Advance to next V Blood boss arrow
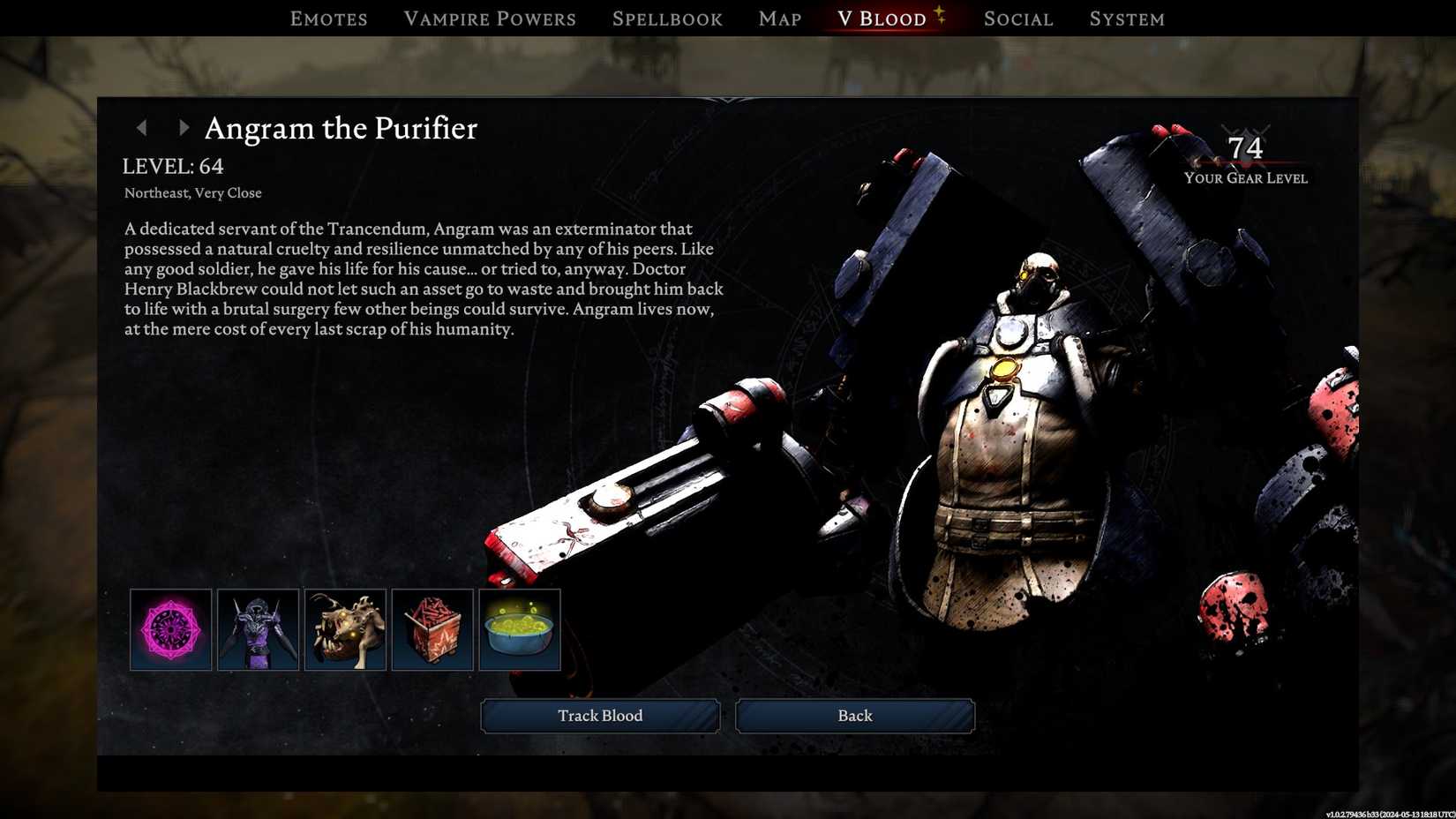Screen dimensions: 1456x819 [184, 128]
